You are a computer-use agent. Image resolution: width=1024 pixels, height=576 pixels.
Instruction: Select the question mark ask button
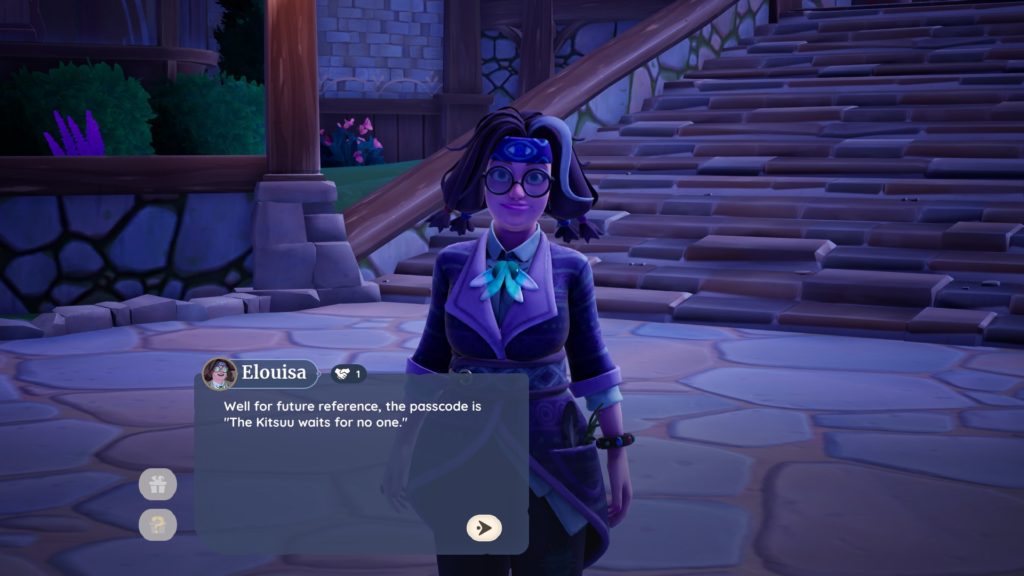(x=158, y=524)
